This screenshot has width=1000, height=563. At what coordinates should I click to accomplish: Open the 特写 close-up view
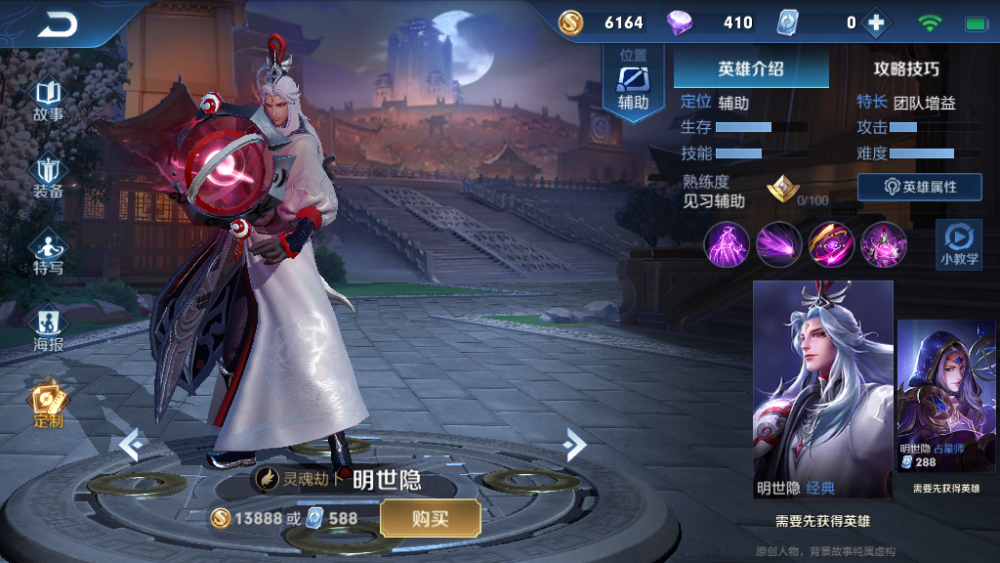pyautogui.click(x=48, y=253)
